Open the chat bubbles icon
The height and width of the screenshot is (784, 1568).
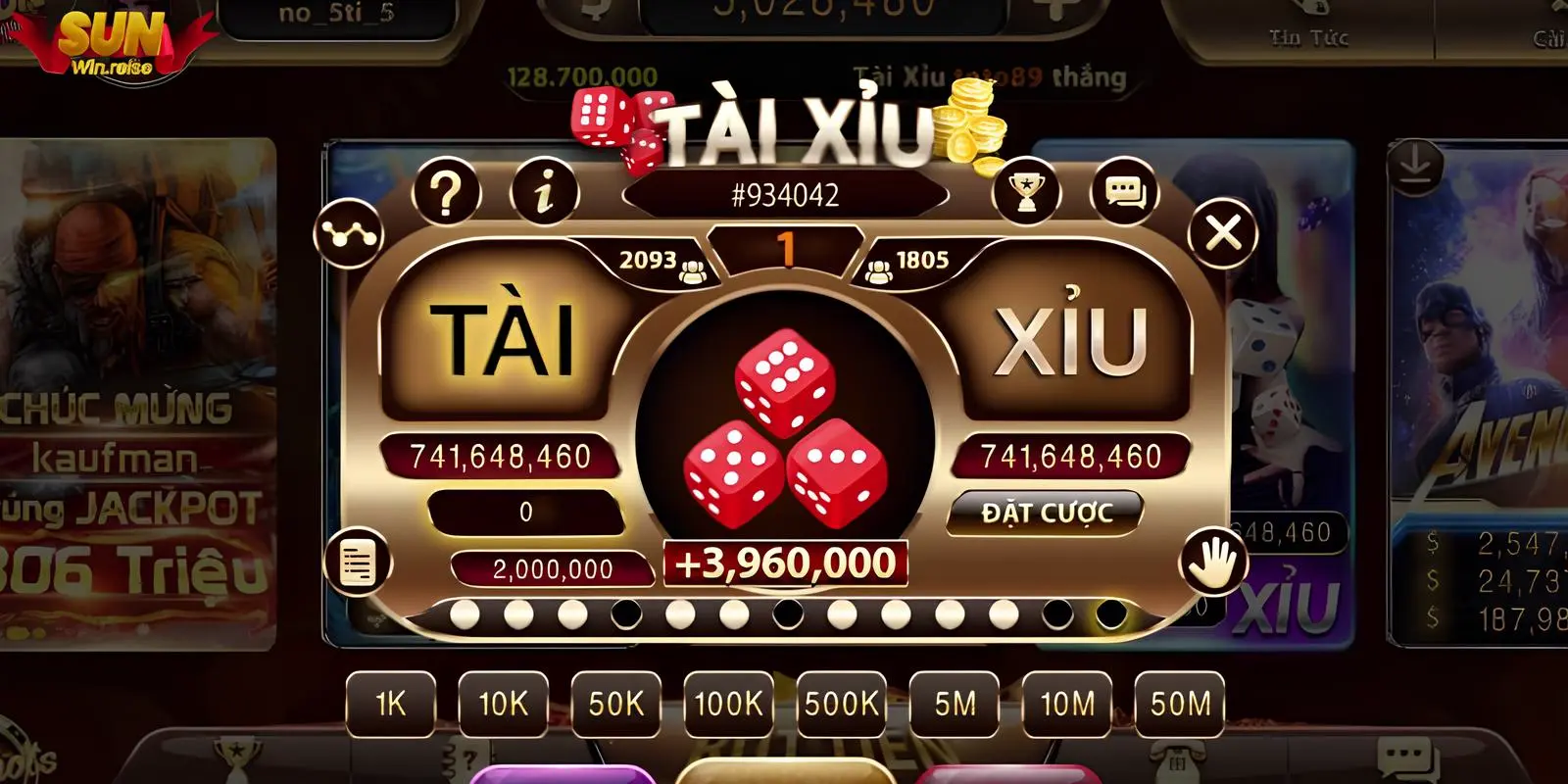click(x=1124, y=193)
